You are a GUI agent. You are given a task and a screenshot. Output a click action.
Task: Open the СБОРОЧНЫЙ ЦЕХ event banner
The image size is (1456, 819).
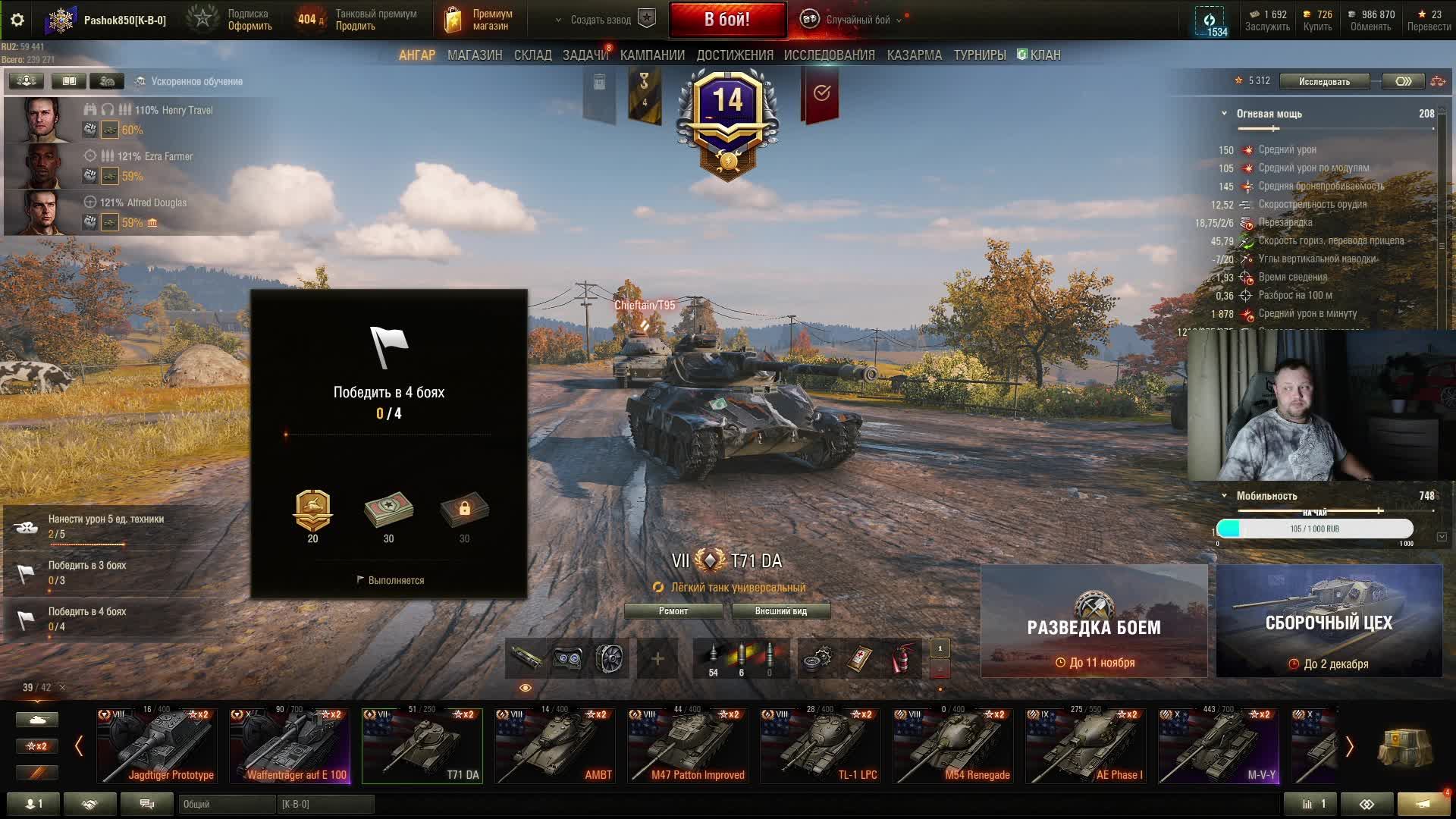point(1329,621)
